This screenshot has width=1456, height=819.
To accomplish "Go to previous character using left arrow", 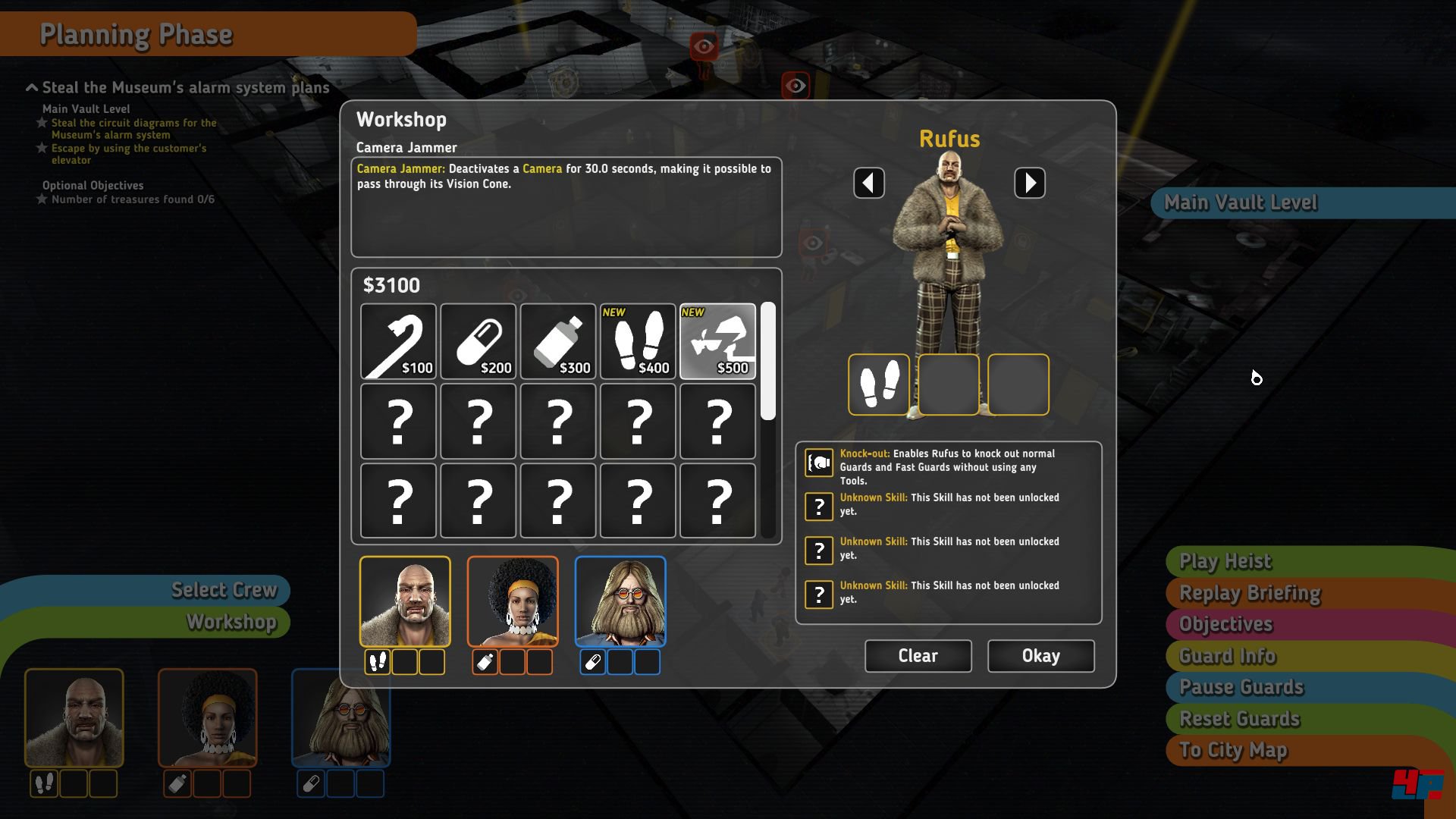I will point(869,183).
